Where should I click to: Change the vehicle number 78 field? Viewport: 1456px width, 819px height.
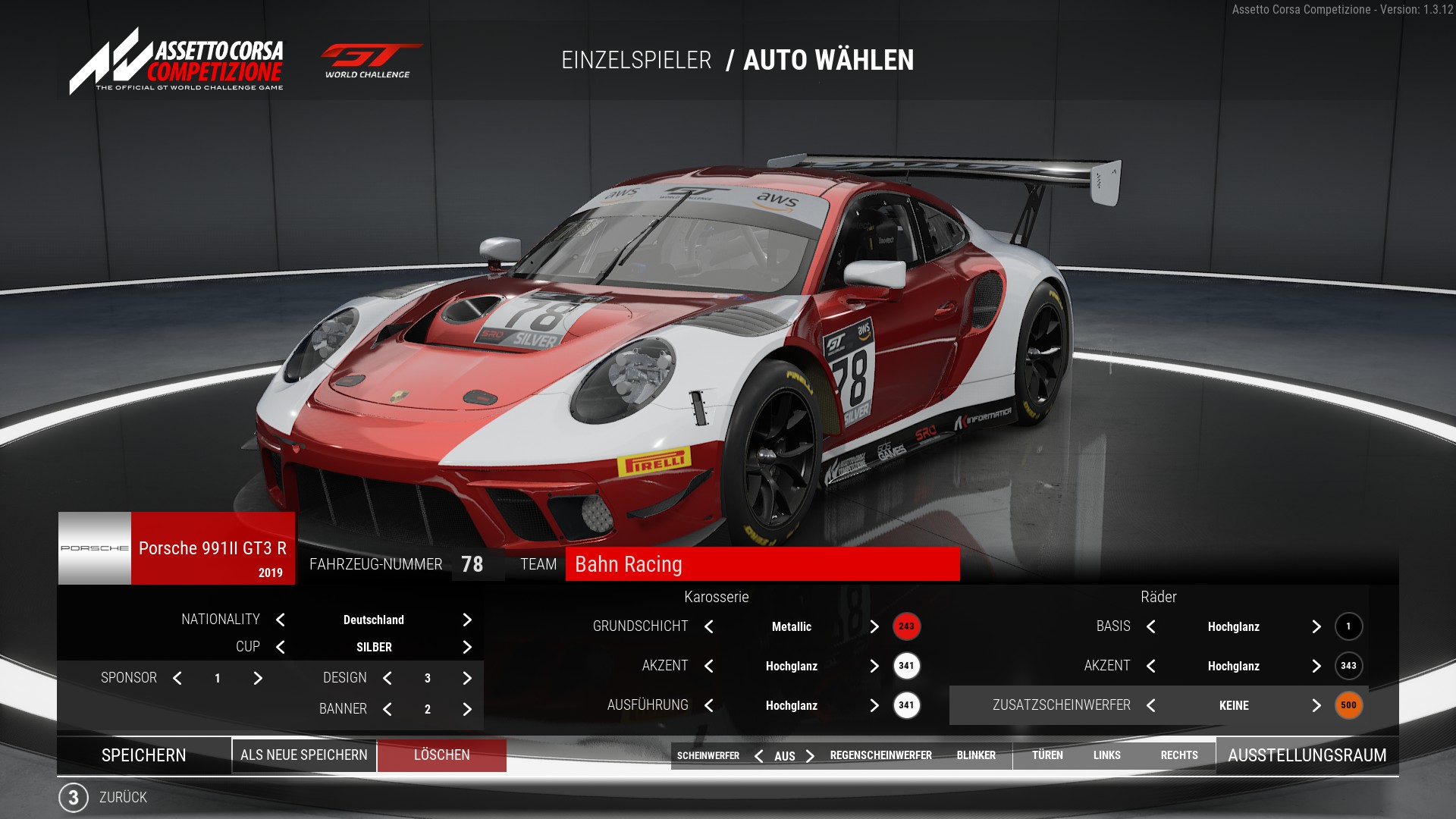pyautogui.click(x=472, y=564)
